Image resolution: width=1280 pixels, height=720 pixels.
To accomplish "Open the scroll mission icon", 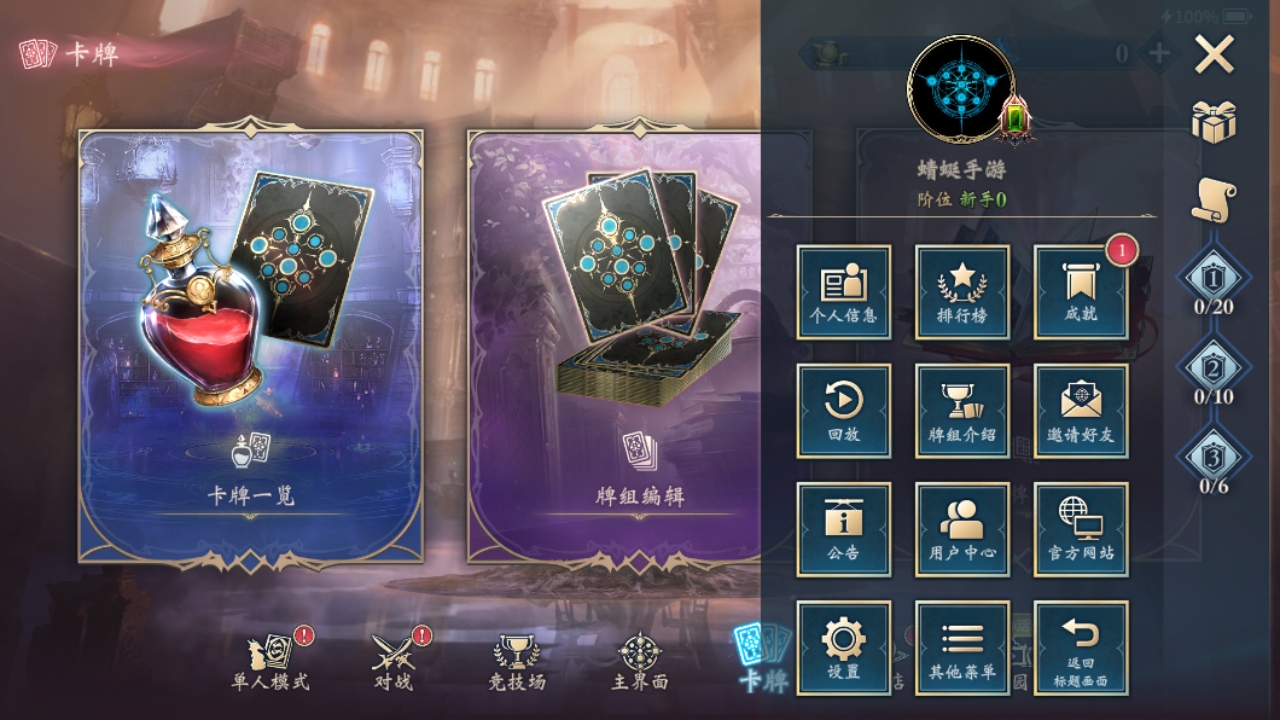I will click(x=1214, y=200).
